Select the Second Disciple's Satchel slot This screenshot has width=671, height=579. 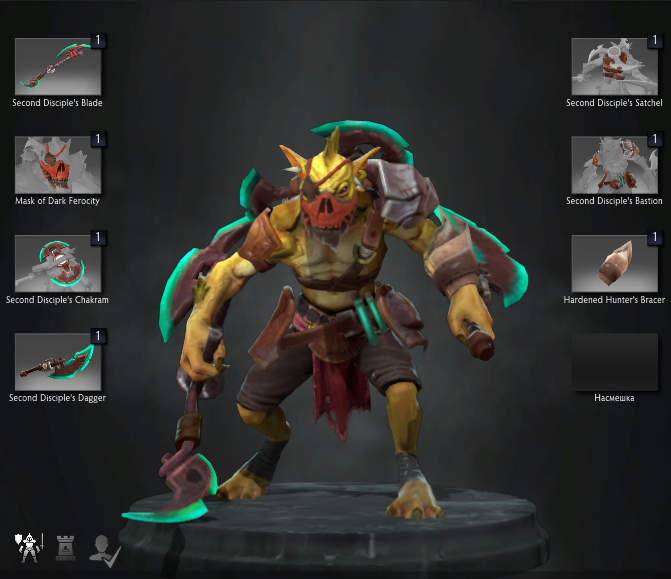point(614,66)
